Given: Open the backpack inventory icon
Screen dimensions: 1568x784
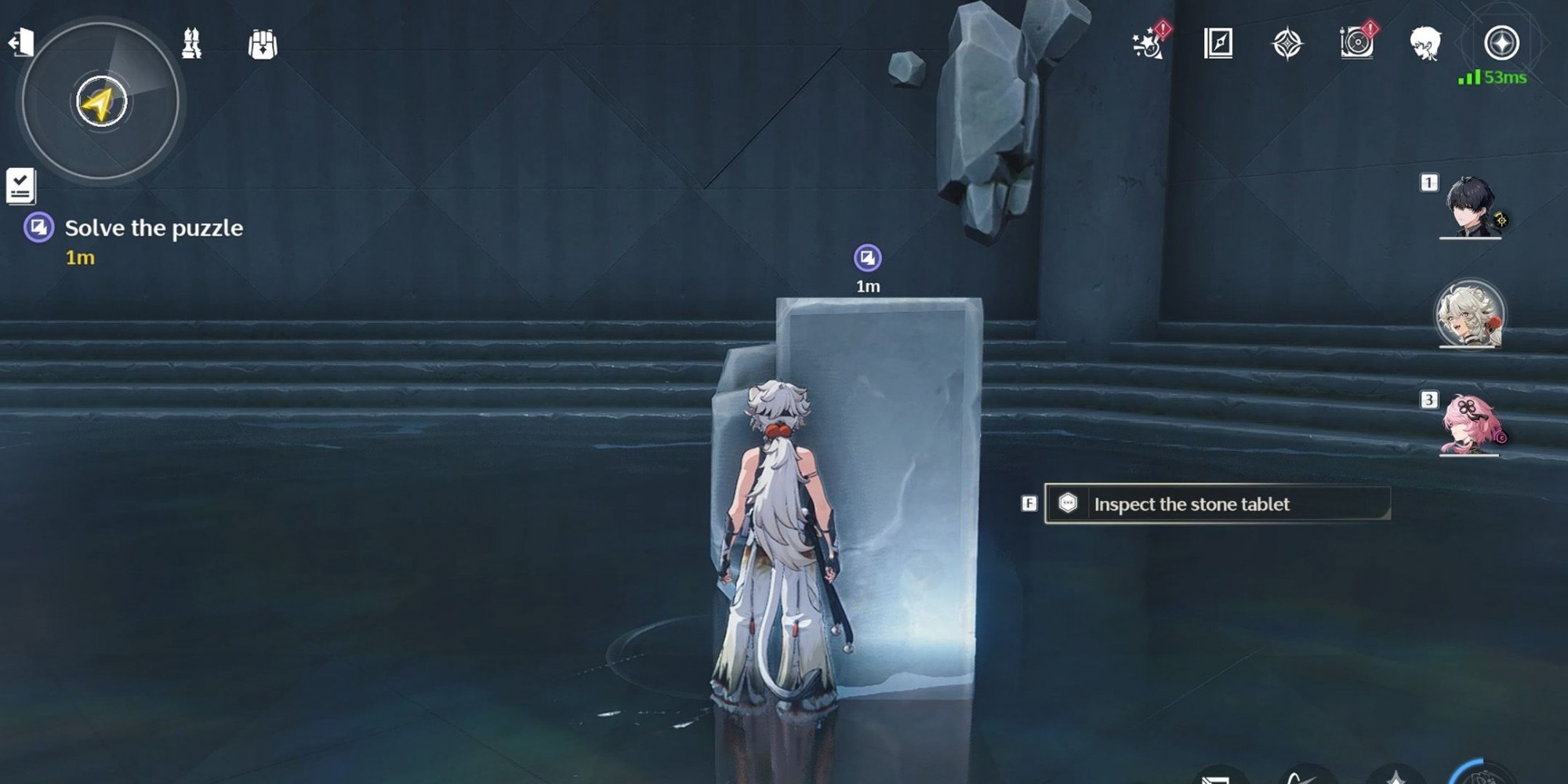Looking at the screenshot, I should point(263,45).
